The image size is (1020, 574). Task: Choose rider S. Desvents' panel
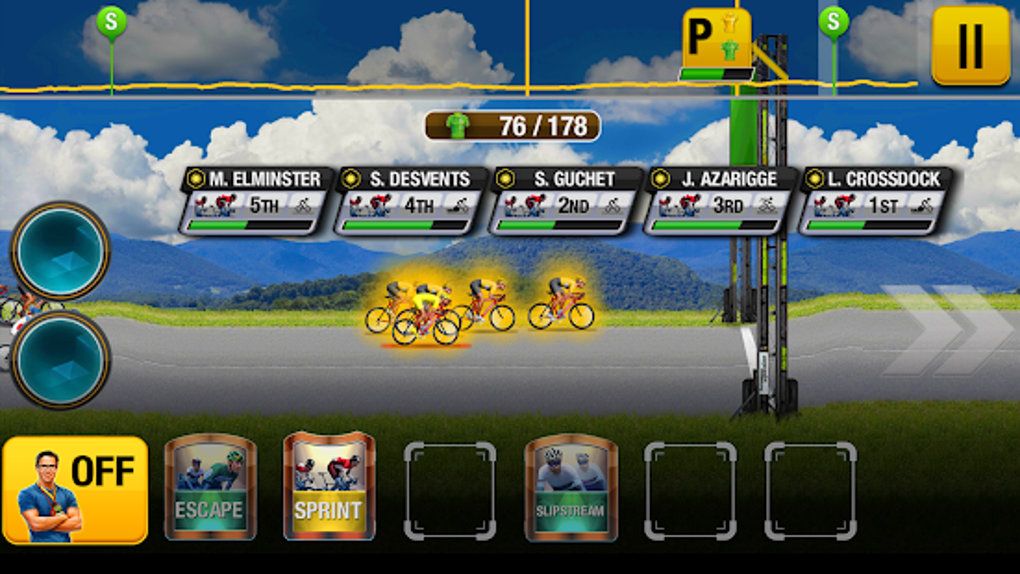tap(411, 200)
